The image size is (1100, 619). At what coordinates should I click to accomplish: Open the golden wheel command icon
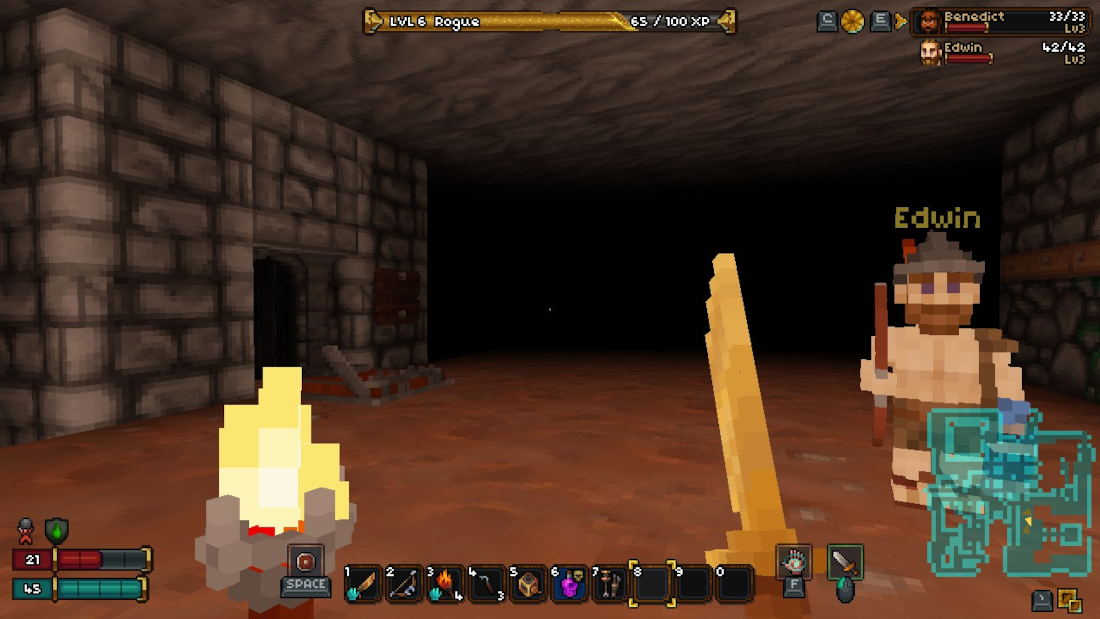tap(853, 21)
